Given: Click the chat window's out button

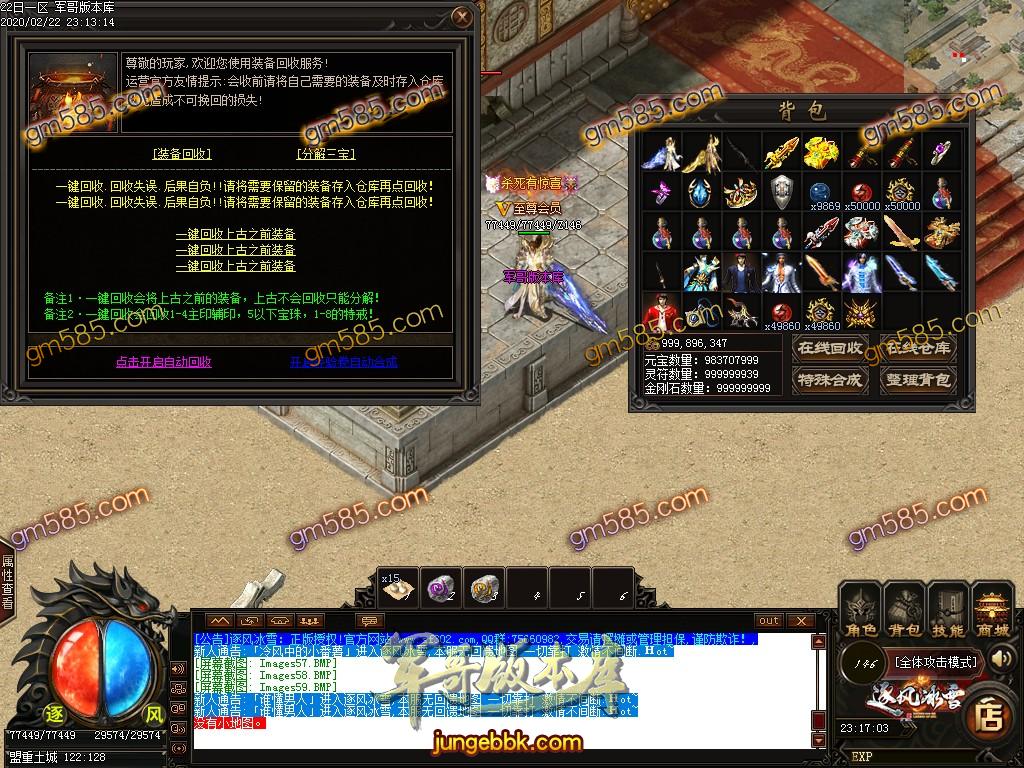Looking at the screenshot, I should (x=768, y=621).
